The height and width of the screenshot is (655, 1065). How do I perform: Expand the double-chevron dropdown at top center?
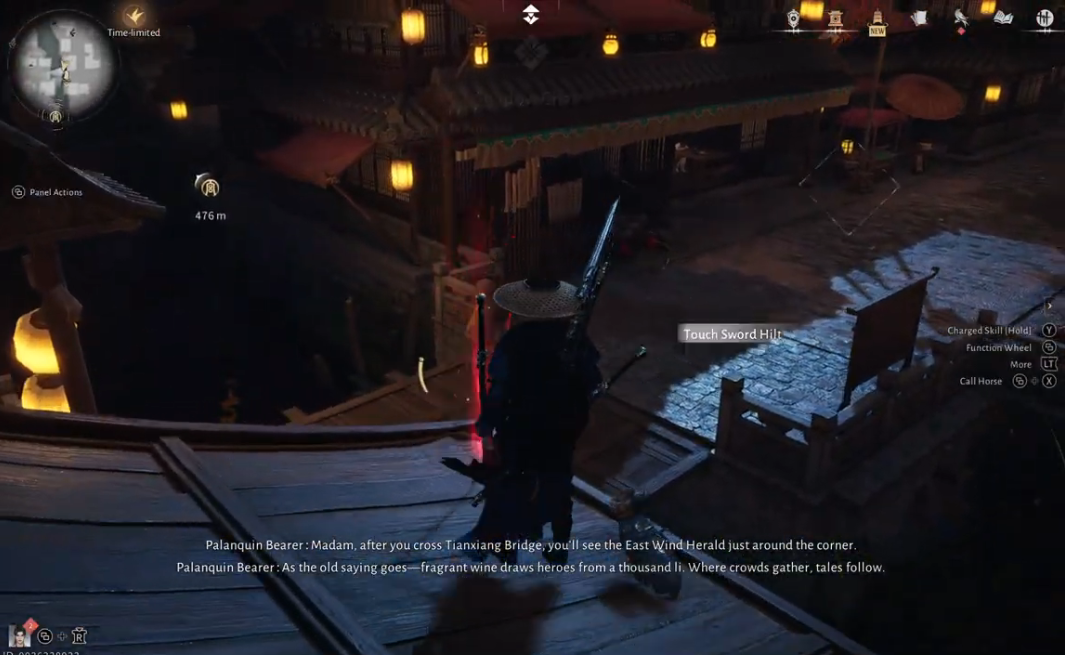(531, 14)
